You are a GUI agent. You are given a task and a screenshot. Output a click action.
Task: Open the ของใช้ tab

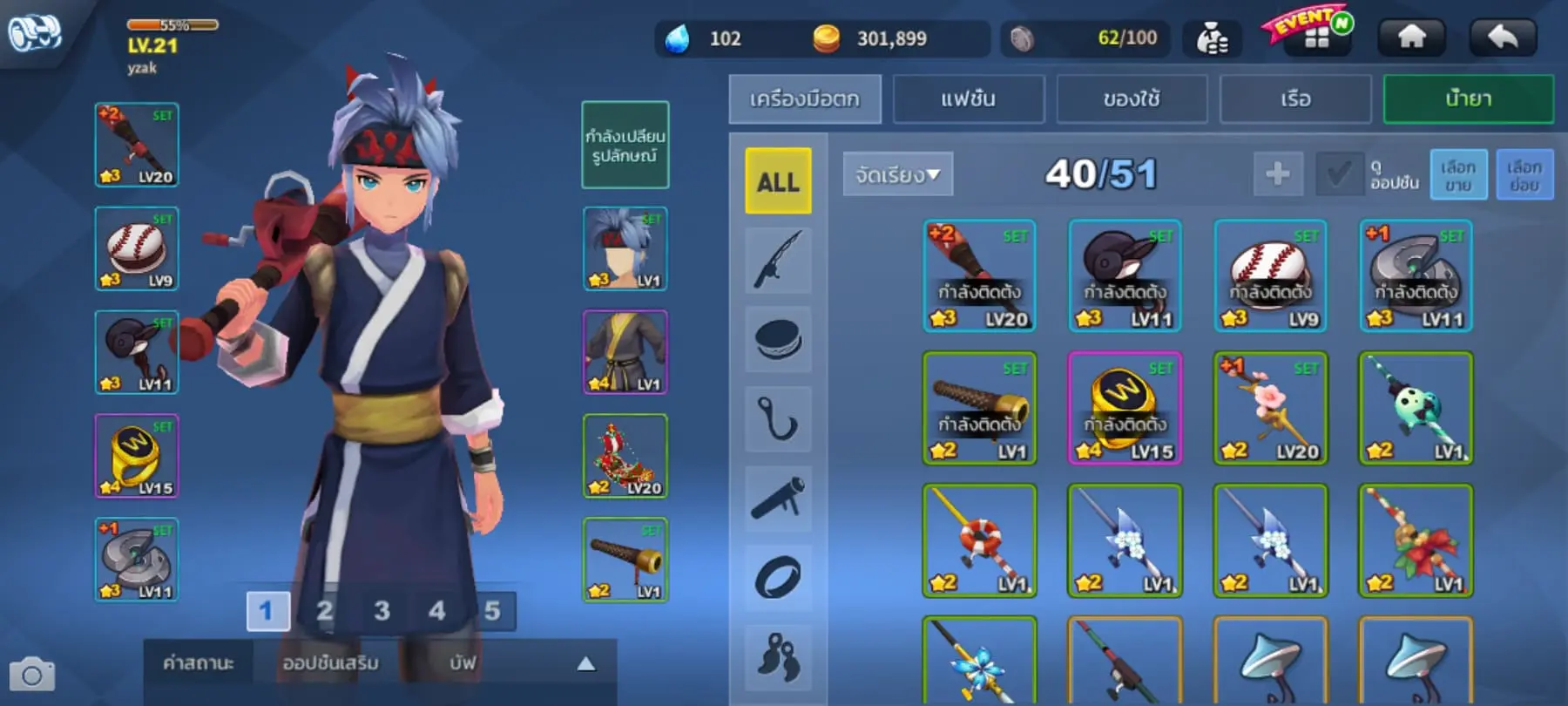[1132, 99]
